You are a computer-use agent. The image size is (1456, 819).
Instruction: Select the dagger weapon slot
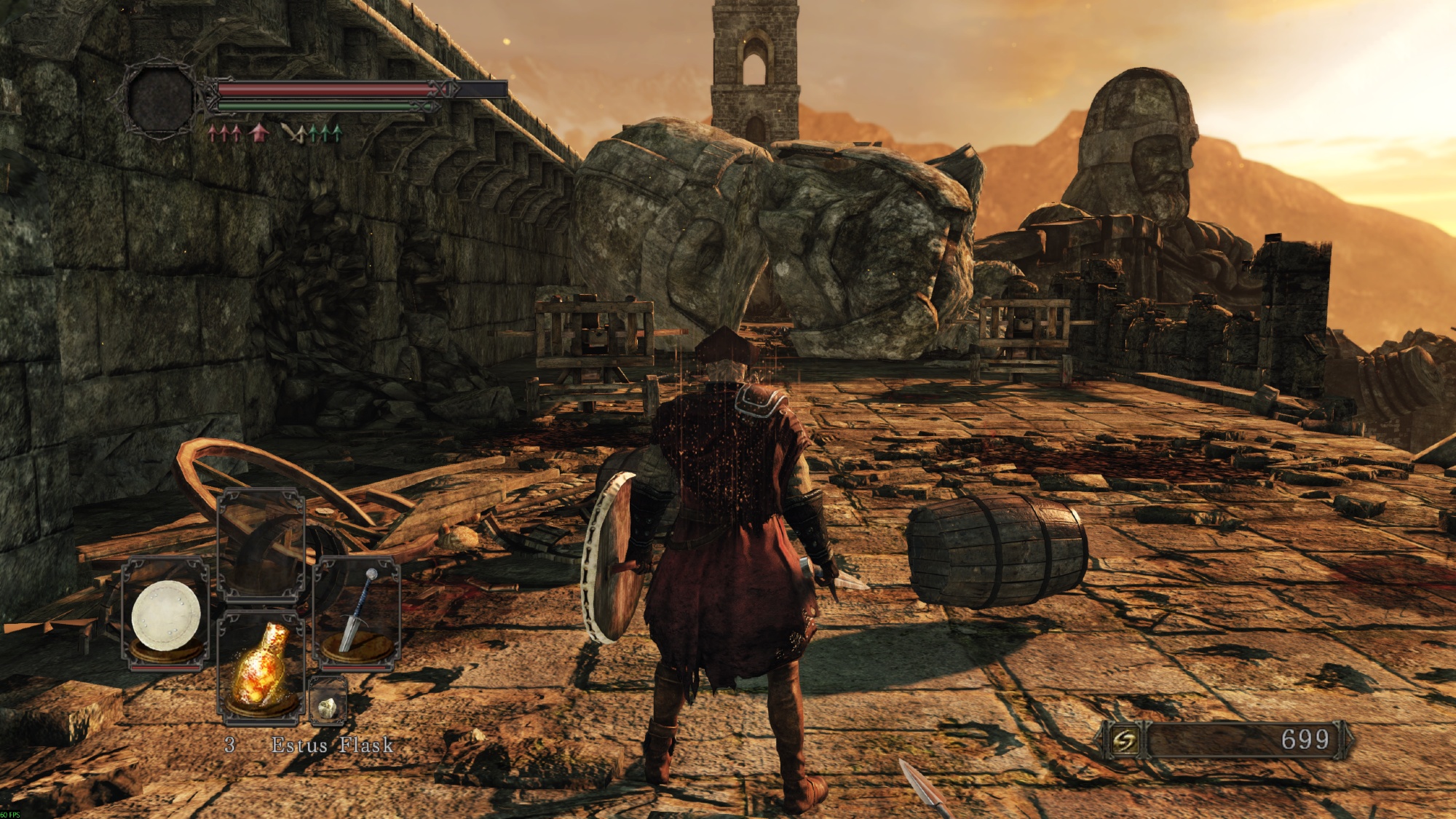tap(357, 613)
